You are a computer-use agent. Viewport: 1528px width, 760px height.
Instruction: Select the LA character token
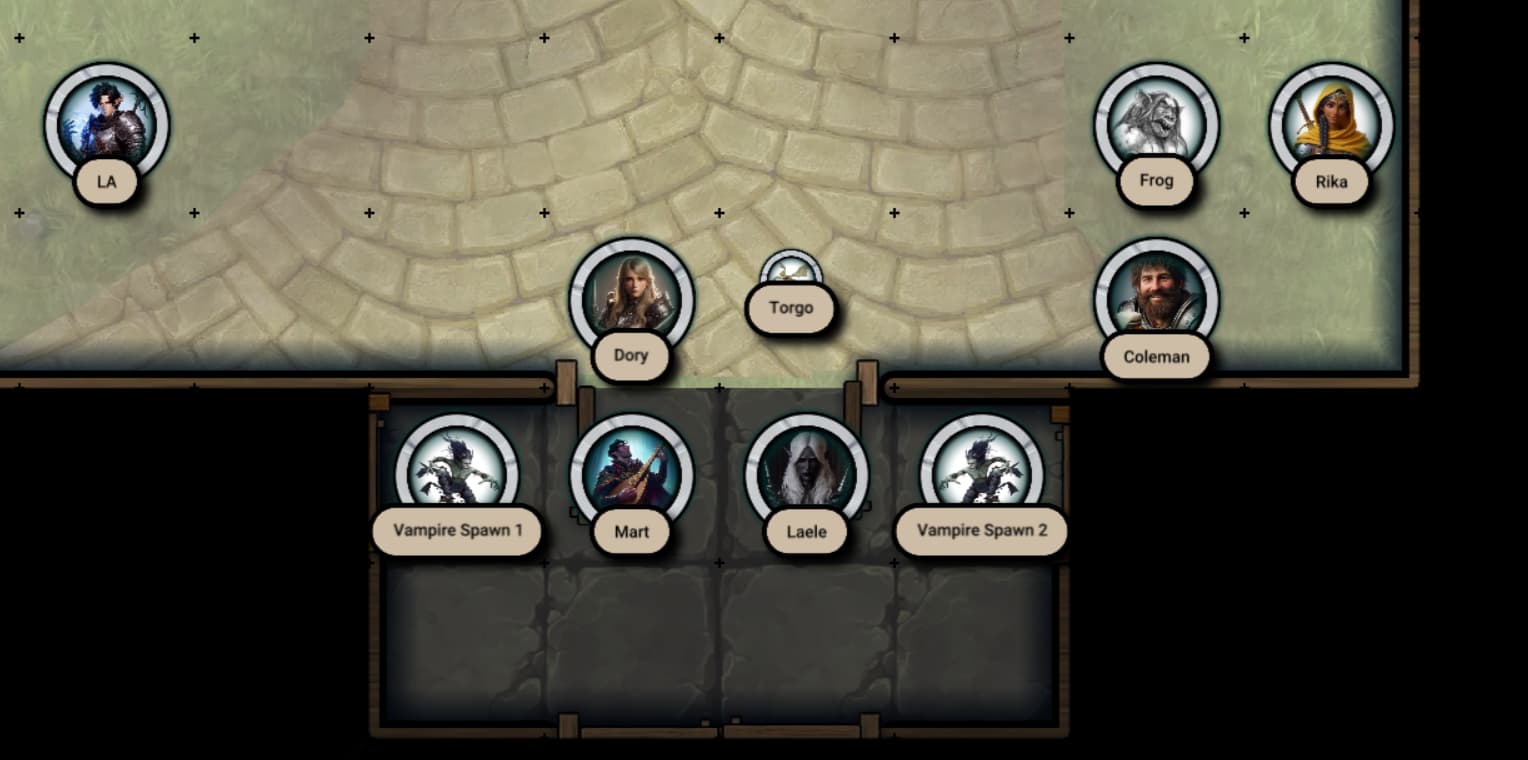pos(106,124)
